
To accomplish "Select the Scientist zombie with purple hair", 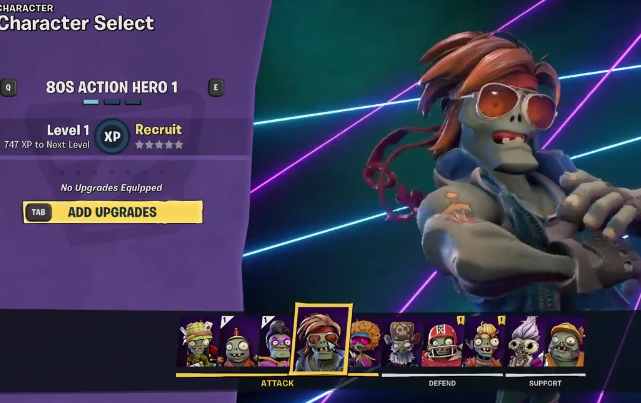I will [525, 344].
